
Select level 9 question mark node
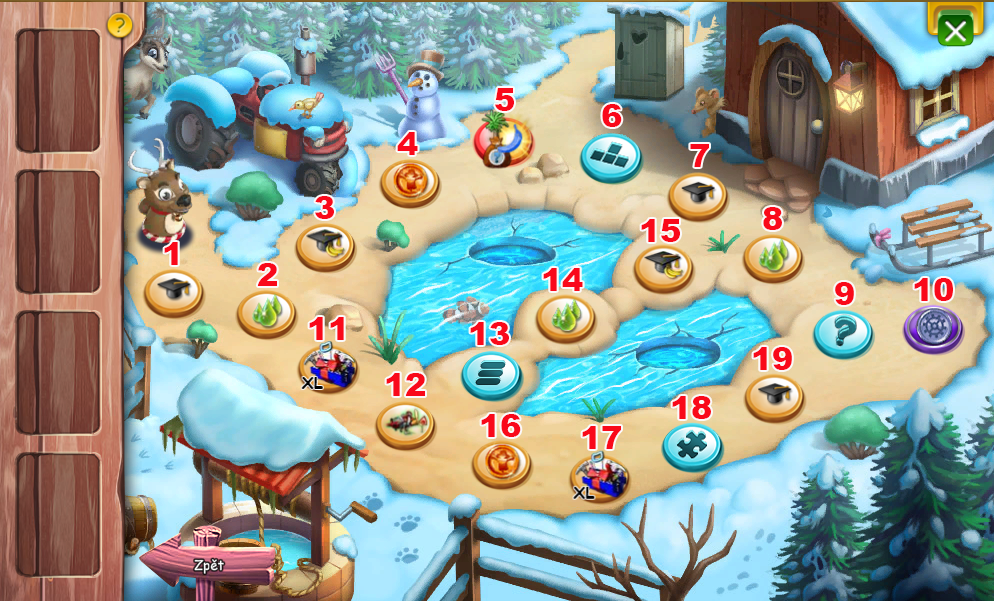point(842,332)
